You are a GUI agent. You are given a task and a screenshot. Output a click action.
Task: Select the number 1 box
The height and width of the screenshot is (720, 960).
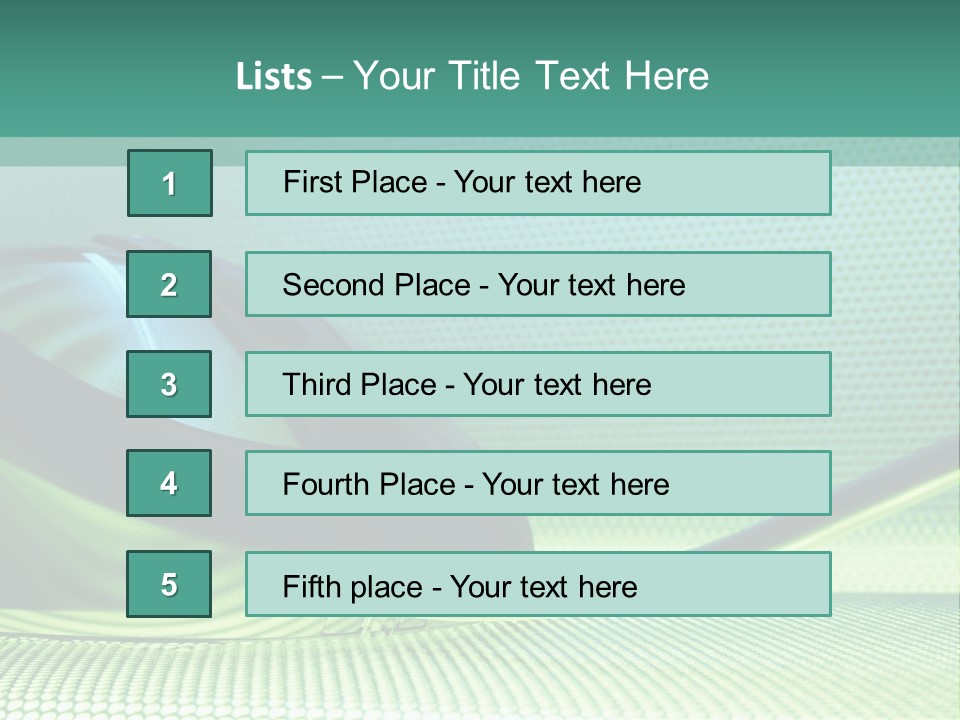[x=170, y=183]
